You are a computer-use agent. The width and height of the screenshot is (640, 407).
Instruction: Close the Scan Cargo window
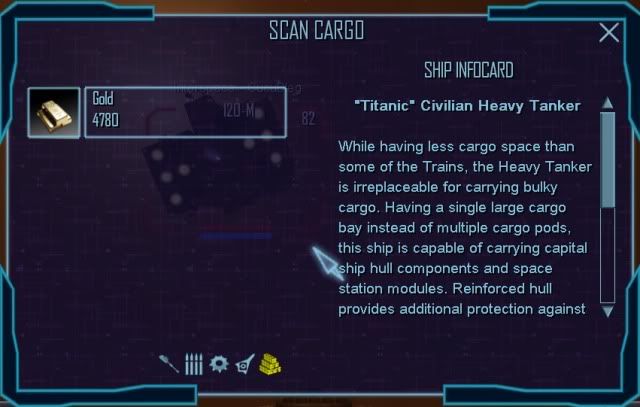(608, 33)
